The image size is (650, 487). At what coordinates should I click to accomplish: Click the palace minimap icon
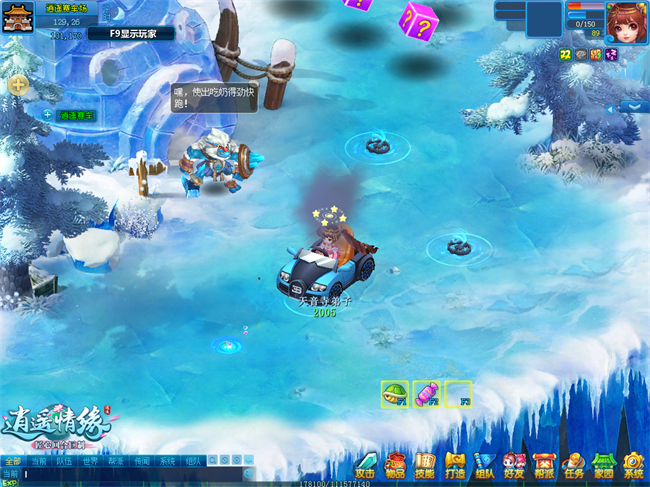tap(18, 19)
